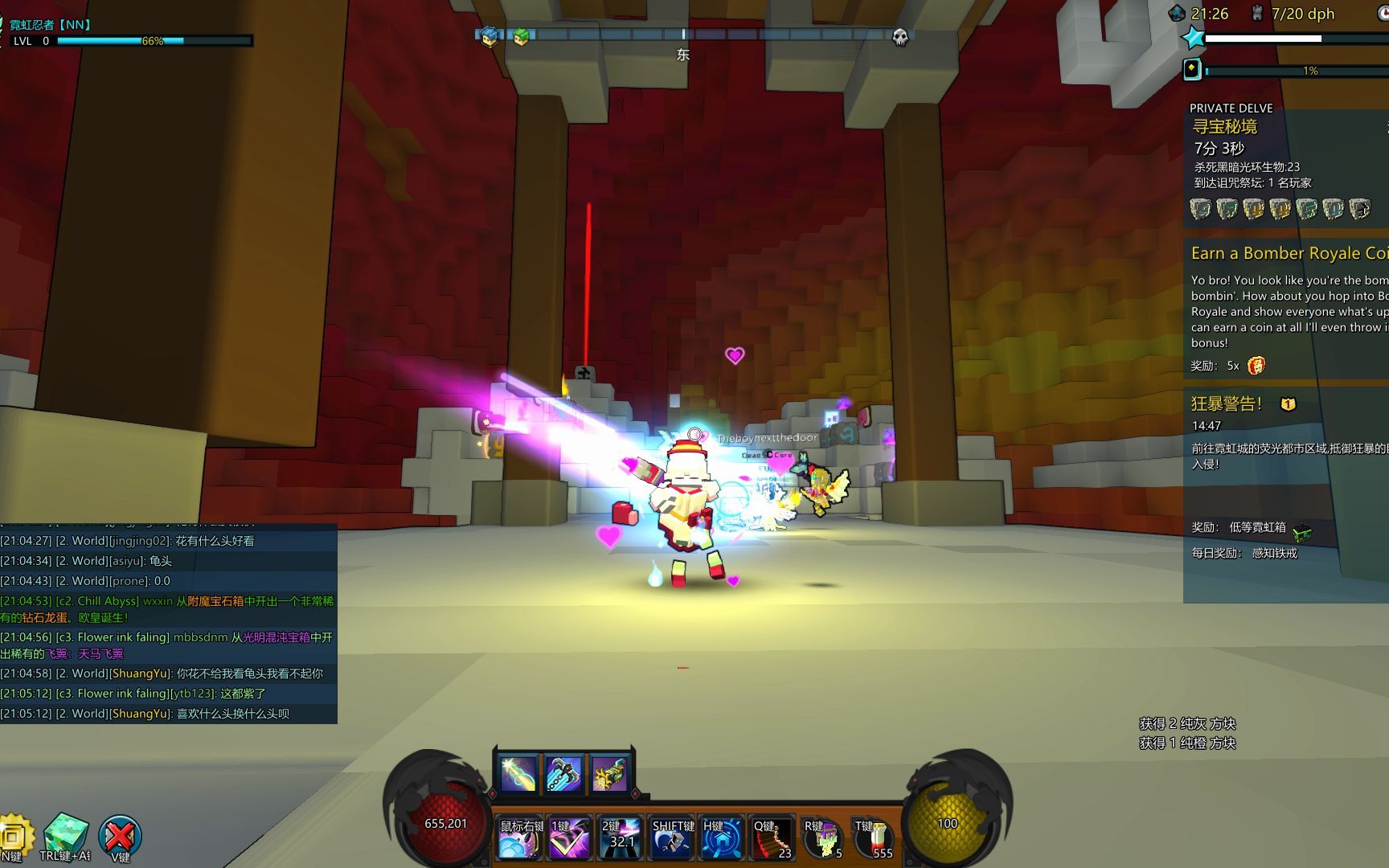
Task: Click the blue home teleport icon
Action: pos(721,840)
